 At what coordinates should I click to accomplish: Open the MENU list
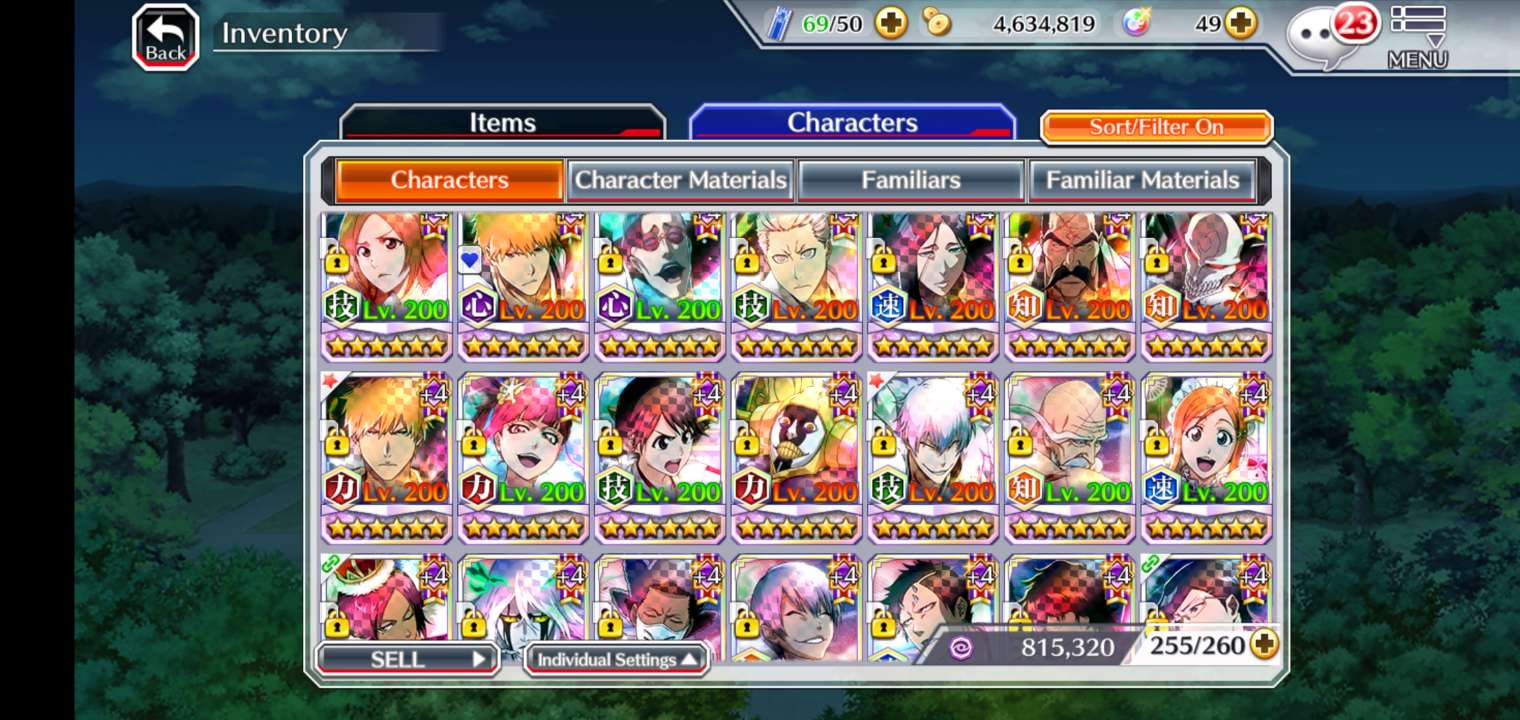[x=1417, y=37]
